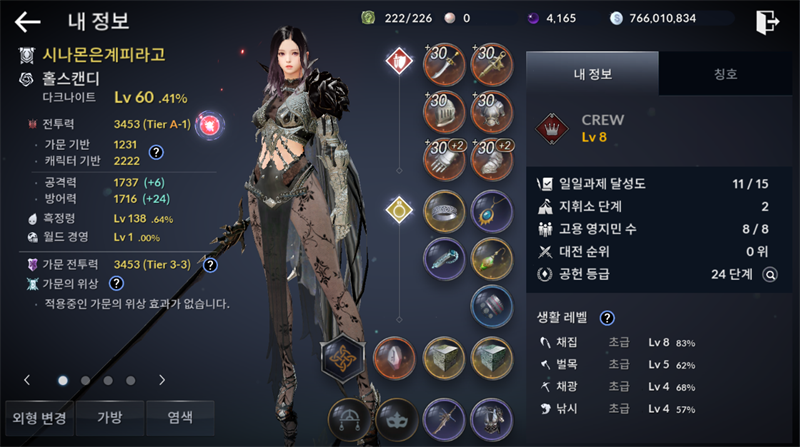Open the red rune stone slot
This screenshot has width=800, height=447.
pyautogui.click(x=394, y=356)
